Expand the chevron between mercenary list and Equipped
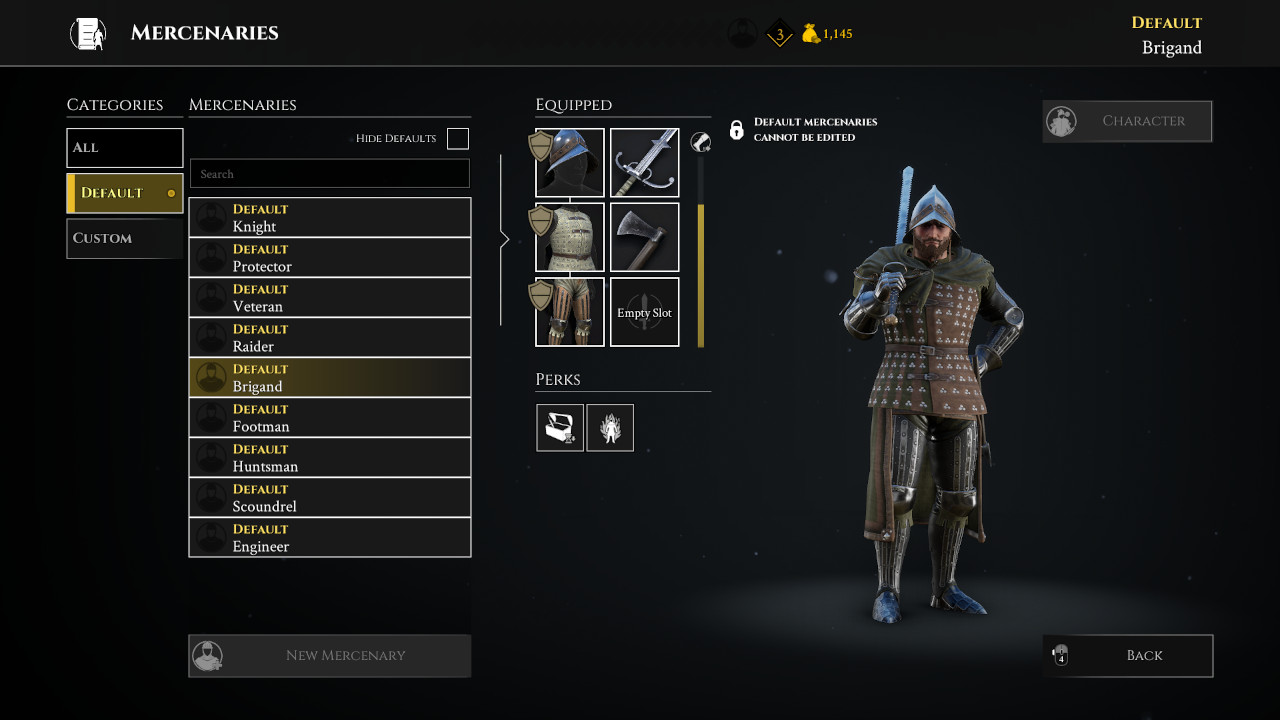Screen dimensions: 1280x720 tap(505, 239)
